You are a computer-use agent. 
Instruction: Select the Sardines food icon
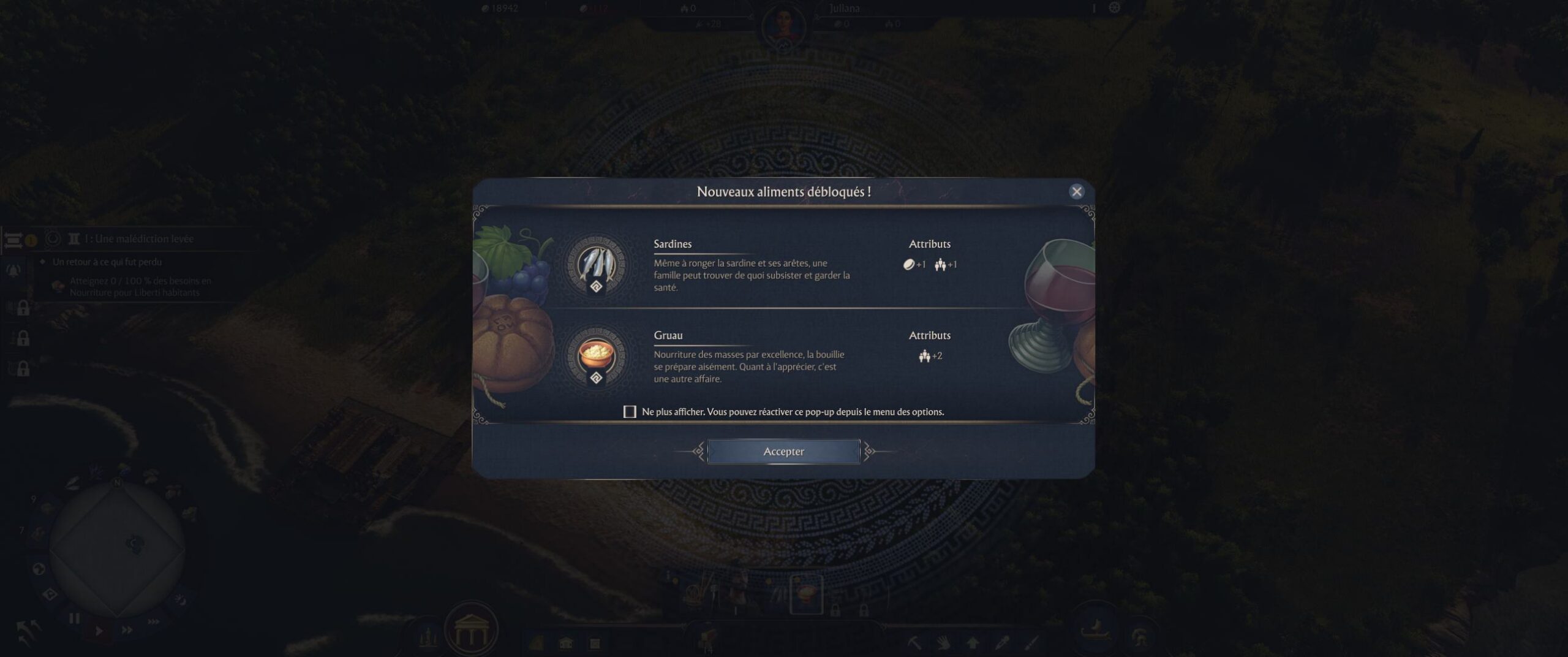596,265
